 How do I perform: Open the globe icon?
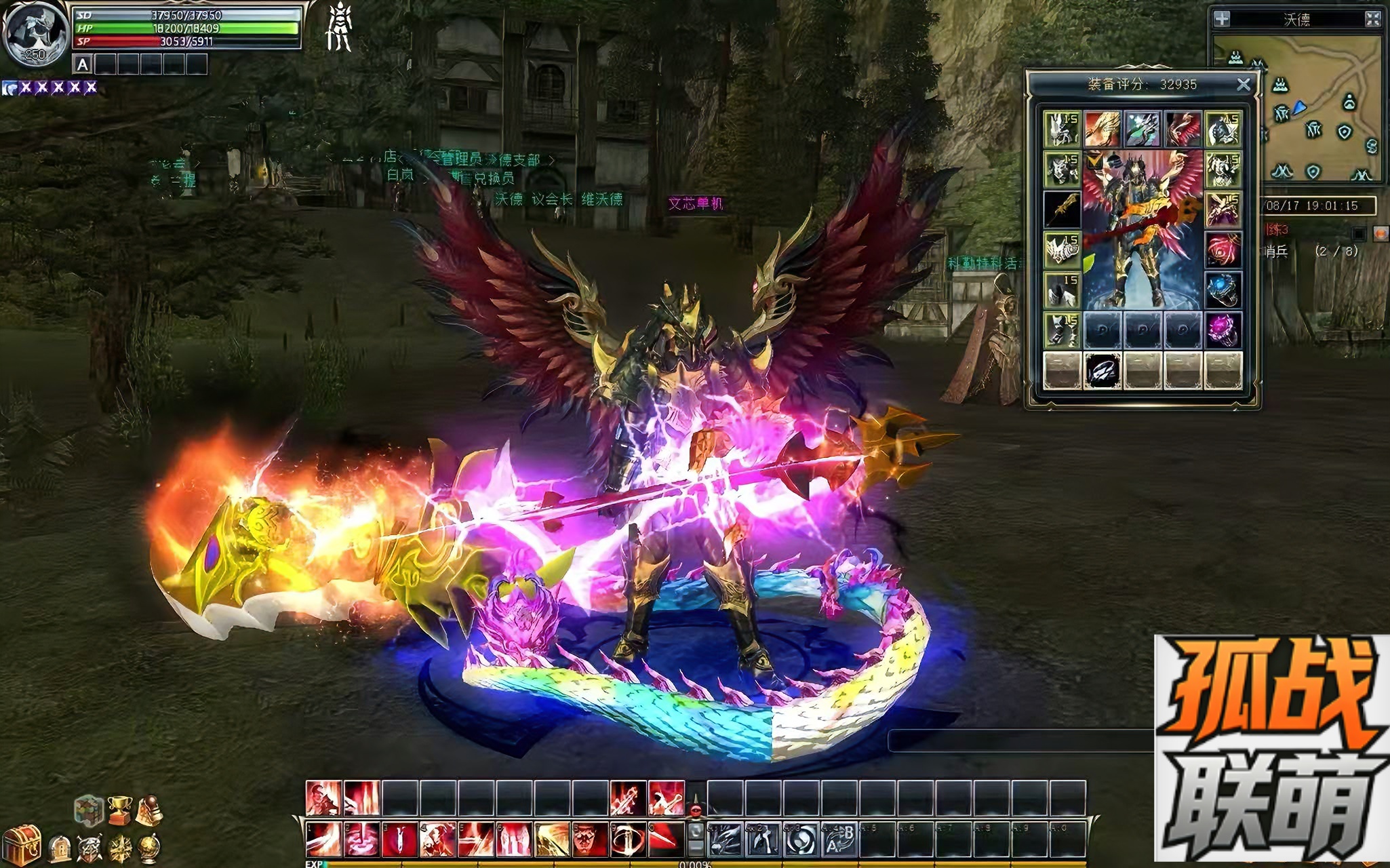(148, 848)
